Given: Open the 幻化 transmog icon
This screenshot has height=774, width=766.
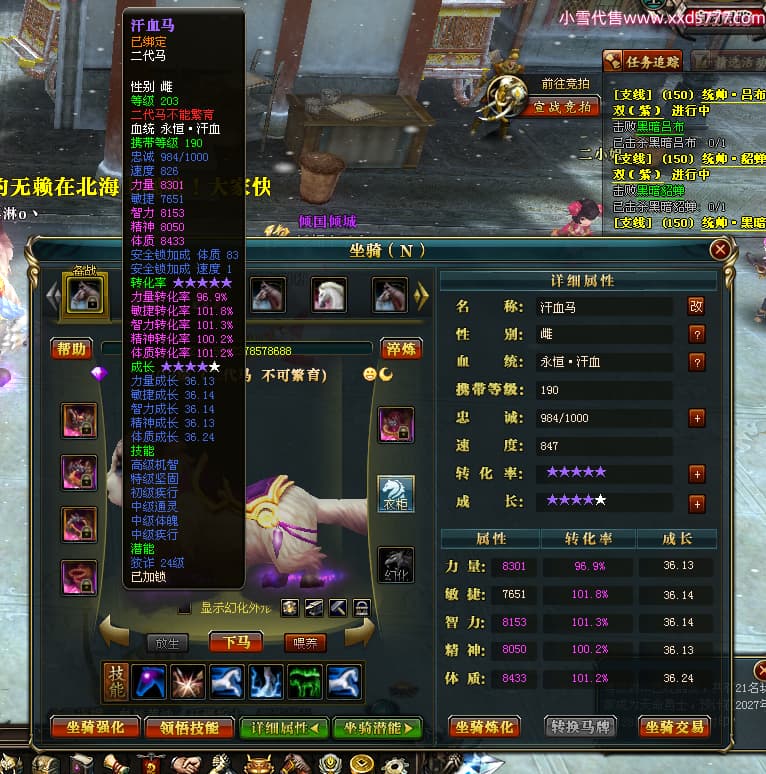Looking at the screenshot, I should (x=396, y=565).
